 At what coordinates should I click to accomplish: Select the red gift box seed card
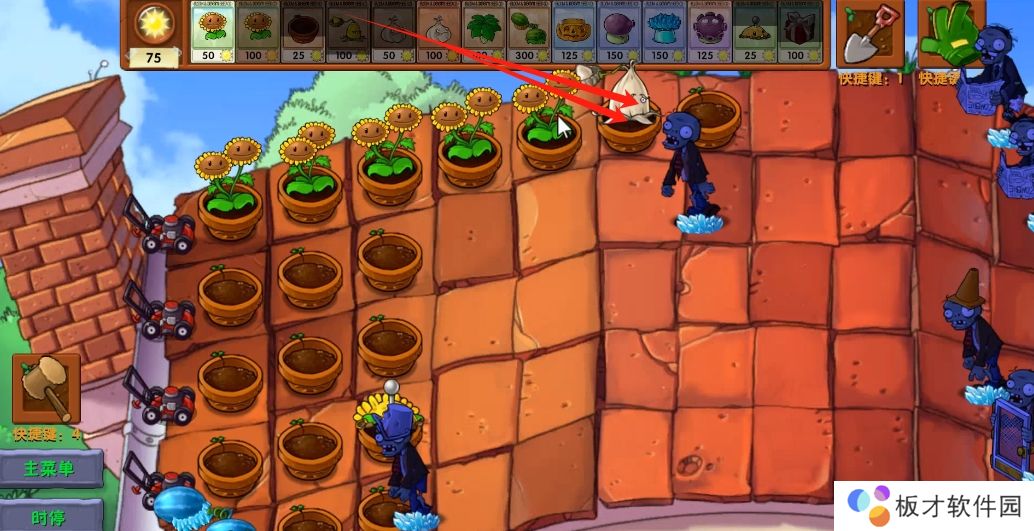[799, 33]
